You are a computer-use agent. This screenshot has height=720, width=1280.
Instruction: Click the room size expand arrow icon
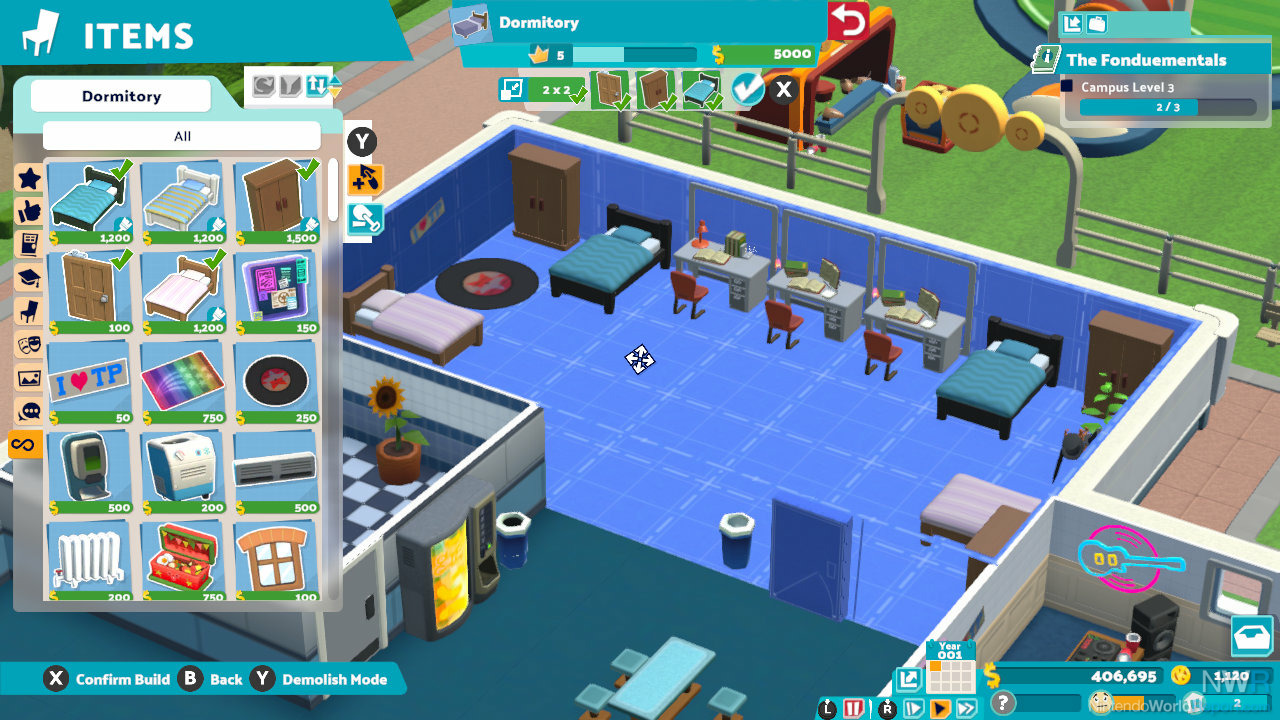pos(511,89)
